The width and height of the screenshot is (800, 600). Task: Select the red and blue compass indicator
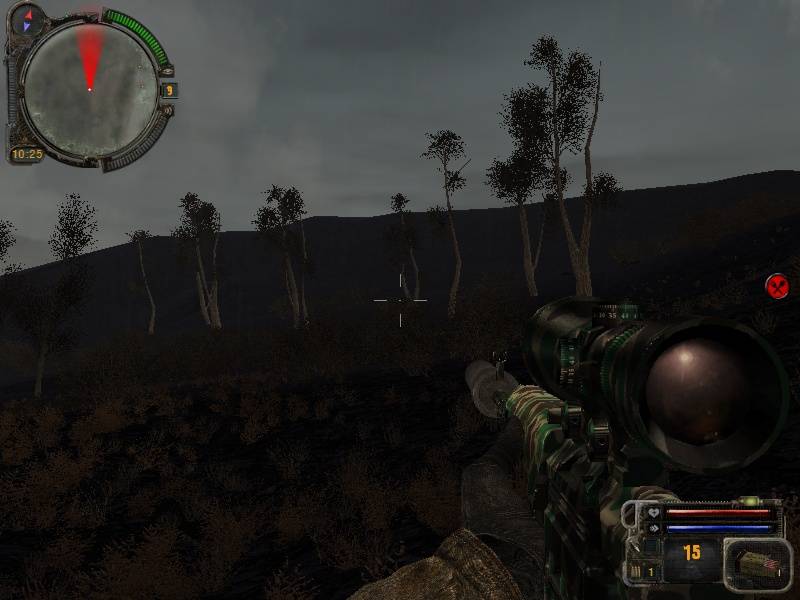coord(27,19)
